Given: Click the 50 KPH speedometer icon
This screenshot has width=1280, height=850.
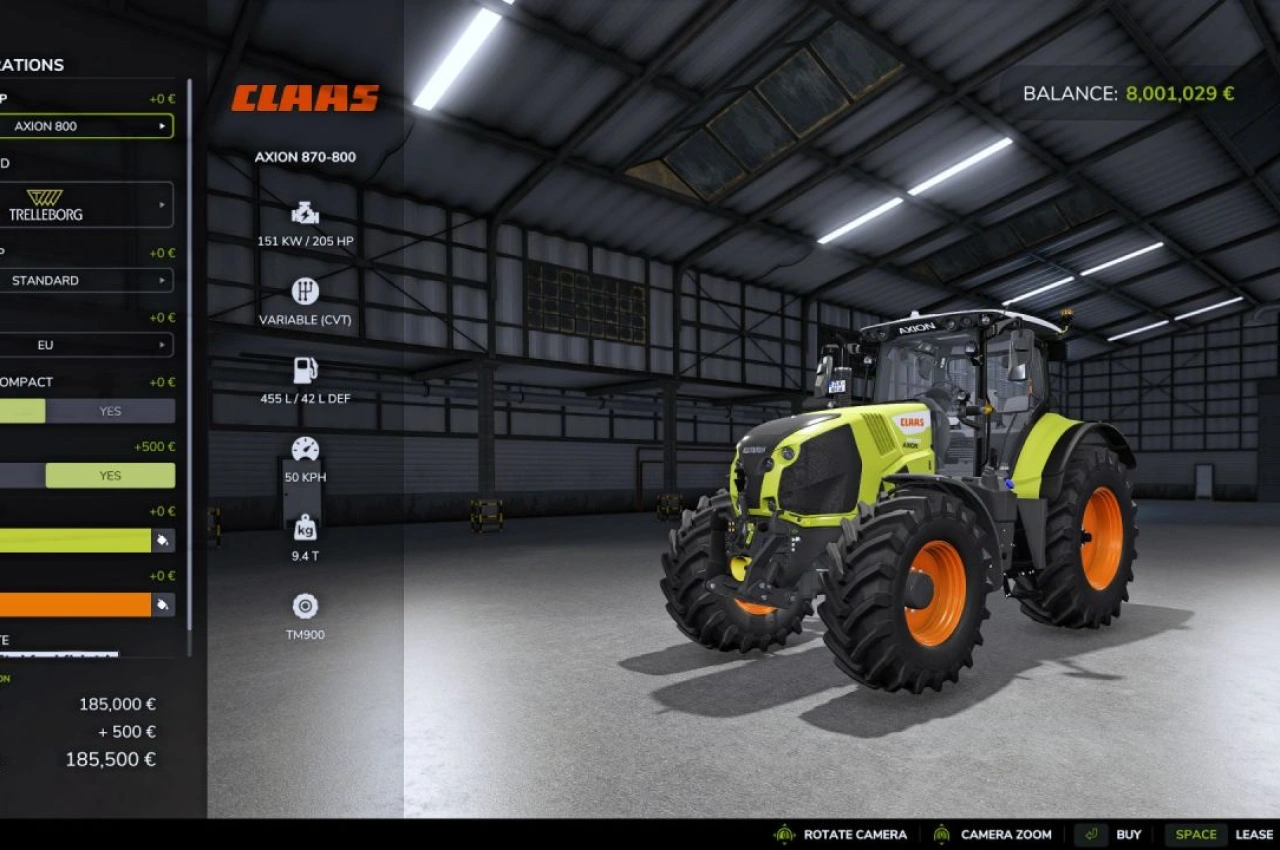Looking at the screenshot, I should coord(304,448).
